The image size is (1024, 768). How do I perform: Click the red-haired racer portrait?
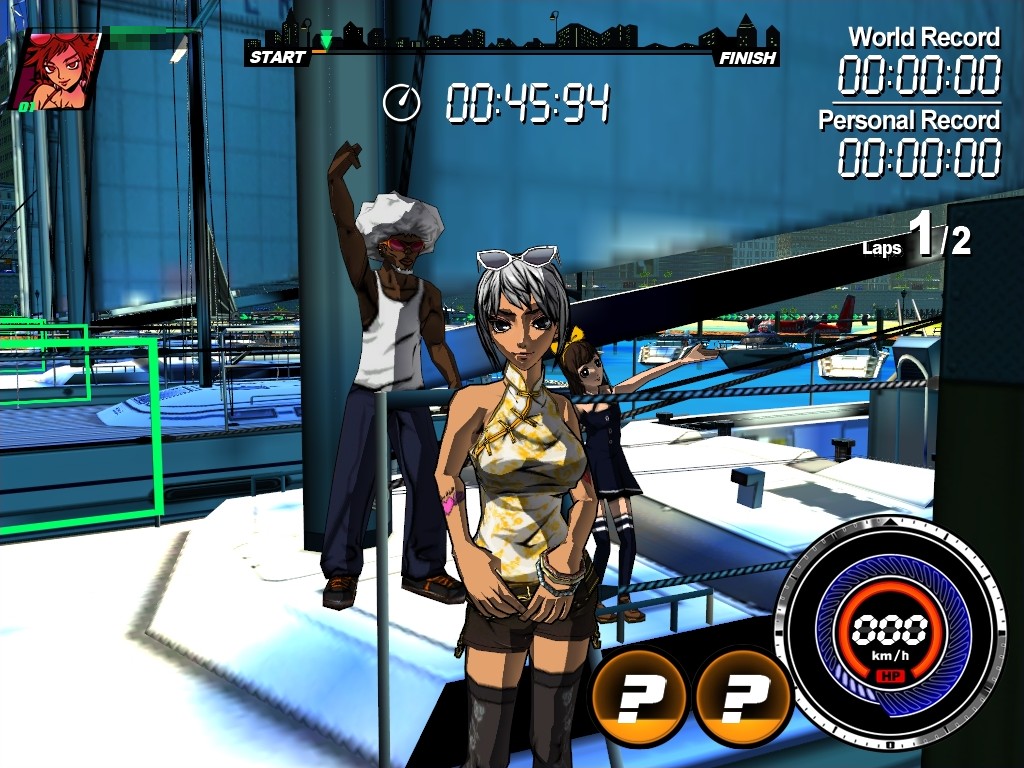(x=58, y=70)
